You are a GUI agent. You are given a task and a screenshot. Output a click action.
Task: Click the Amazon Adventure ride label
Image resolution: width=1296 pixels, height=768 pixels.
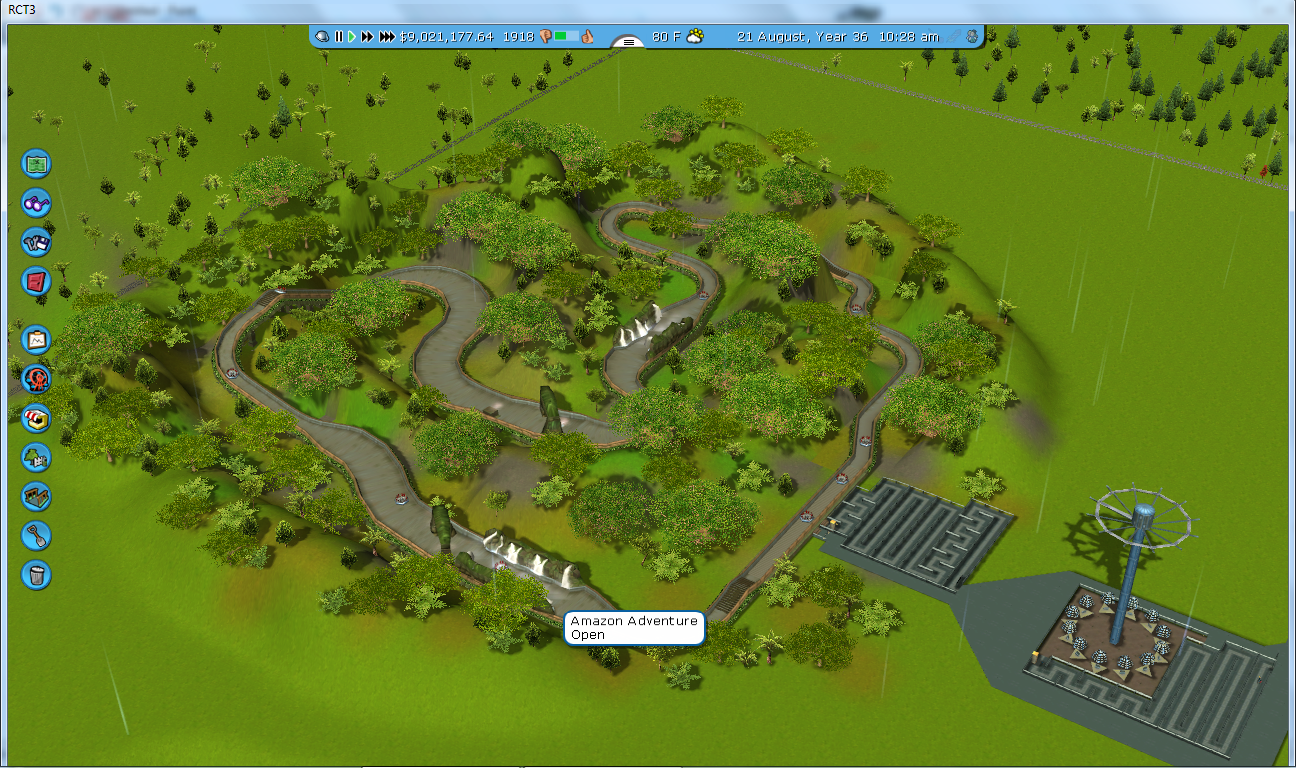coord(634,628)
